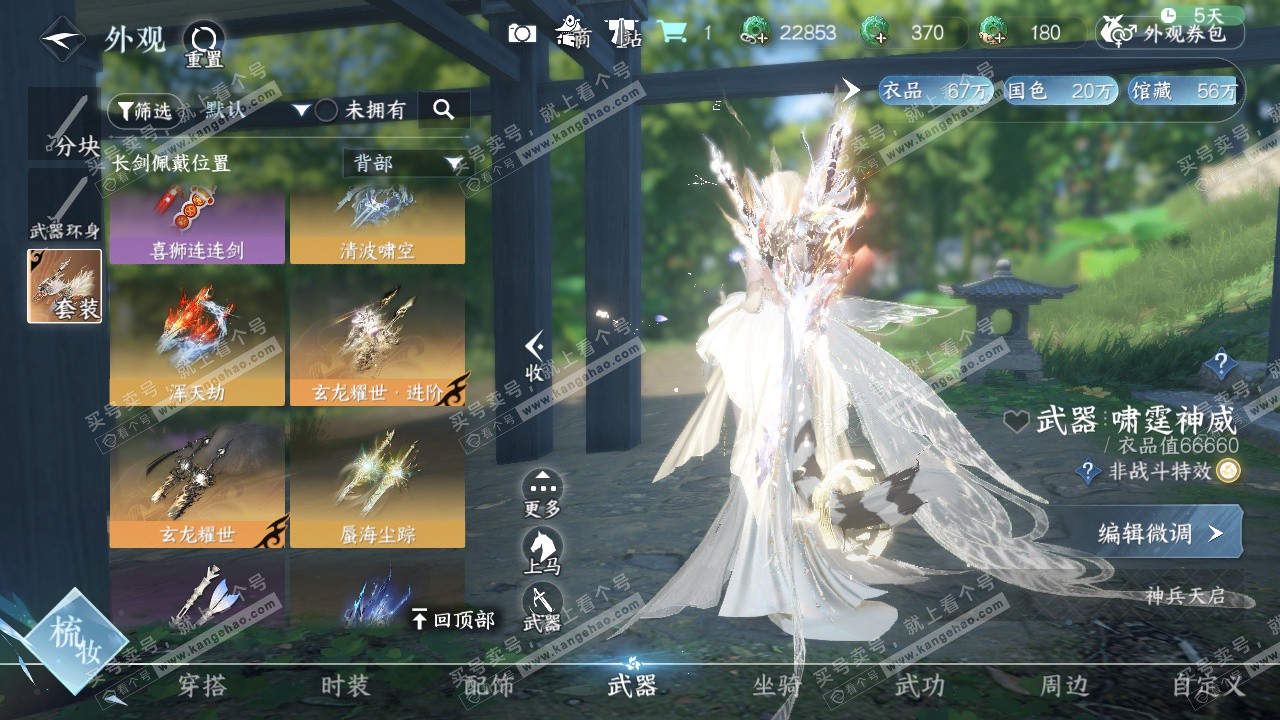The image size is (1280, 720).
Task: Switch to the 武器环身 category
Action: pos(65,207)
